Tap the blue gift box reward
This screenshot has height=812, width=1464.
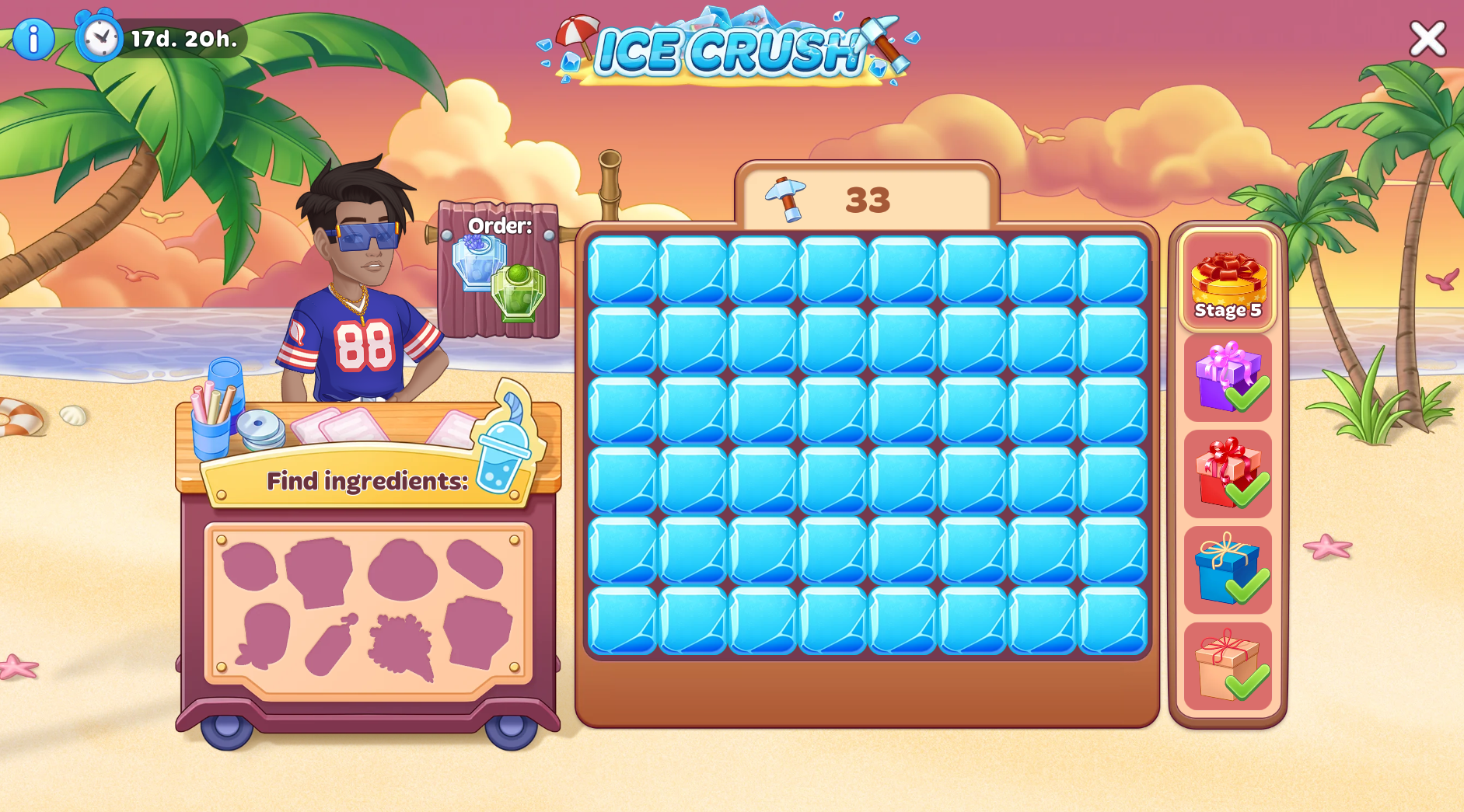[1228, 570]
